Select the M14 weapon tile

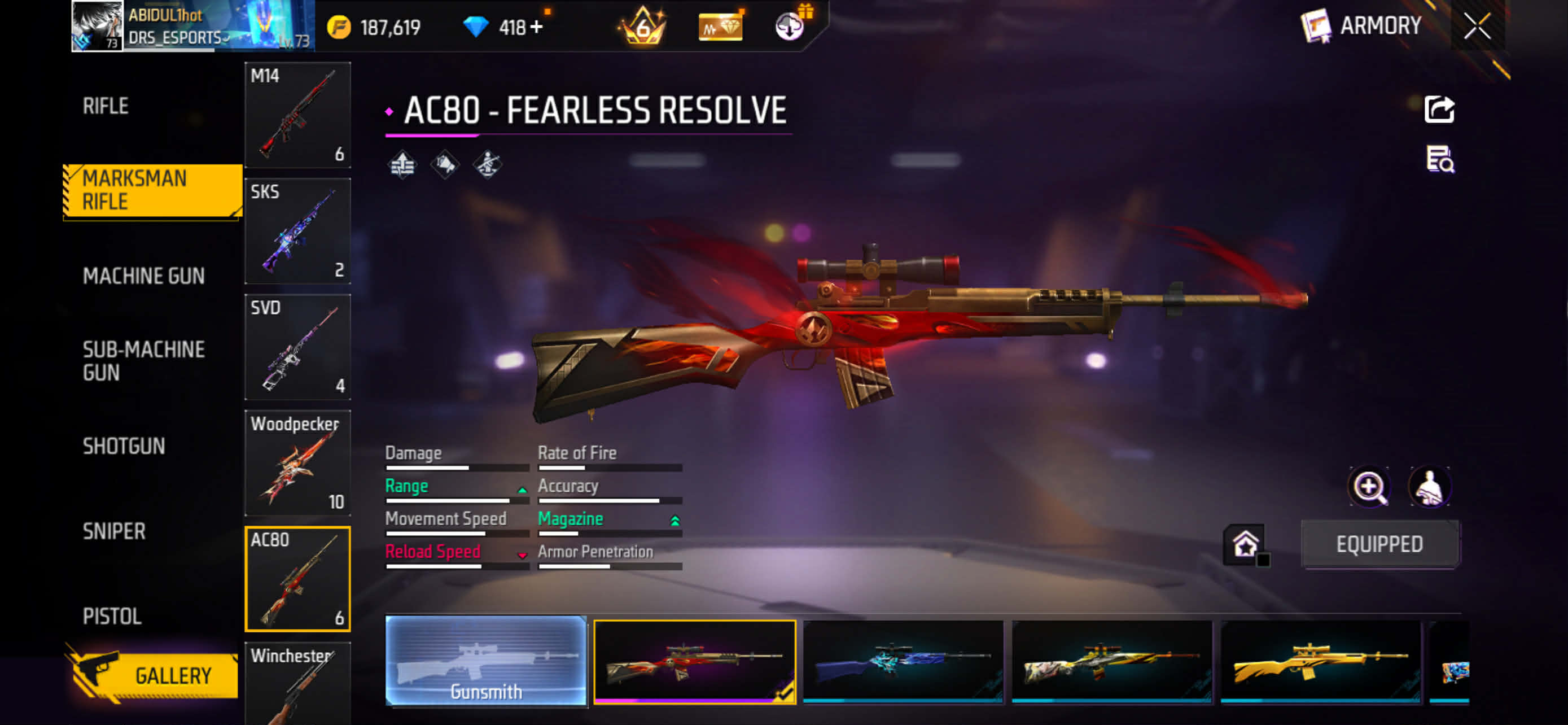(x=297, y=115)
